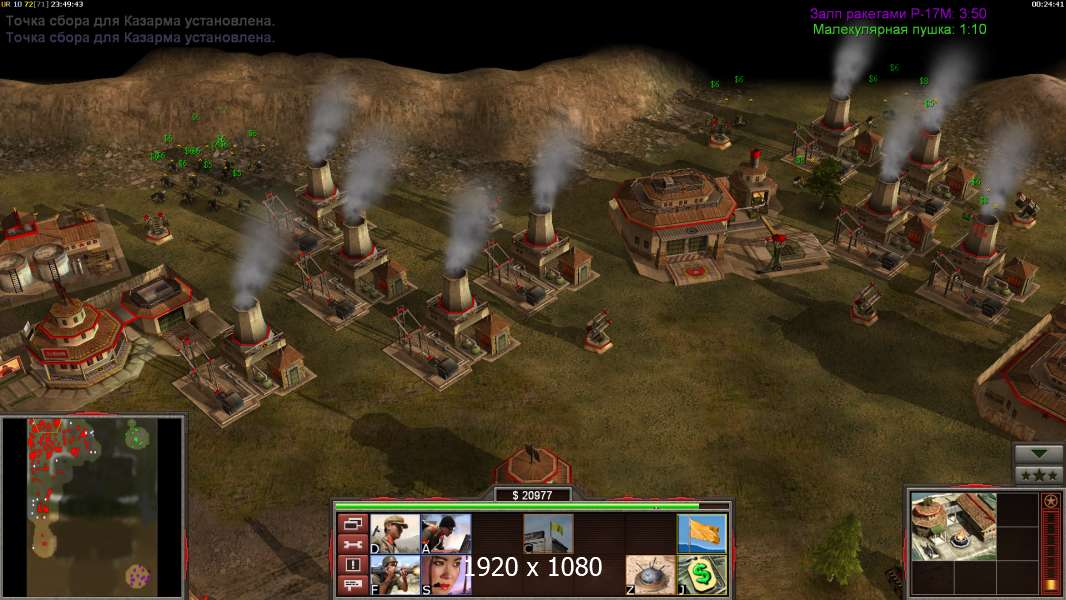Choose the capture building flag upgrade icon
The height and width of the screenshot is (600, 1066).
click(548, 534)
